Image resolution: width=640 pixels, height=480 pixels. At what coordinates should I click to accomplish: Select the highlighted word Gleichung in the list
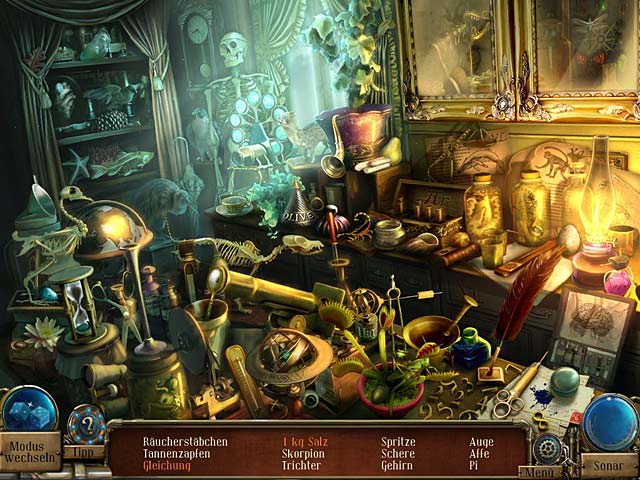(166, 465)
